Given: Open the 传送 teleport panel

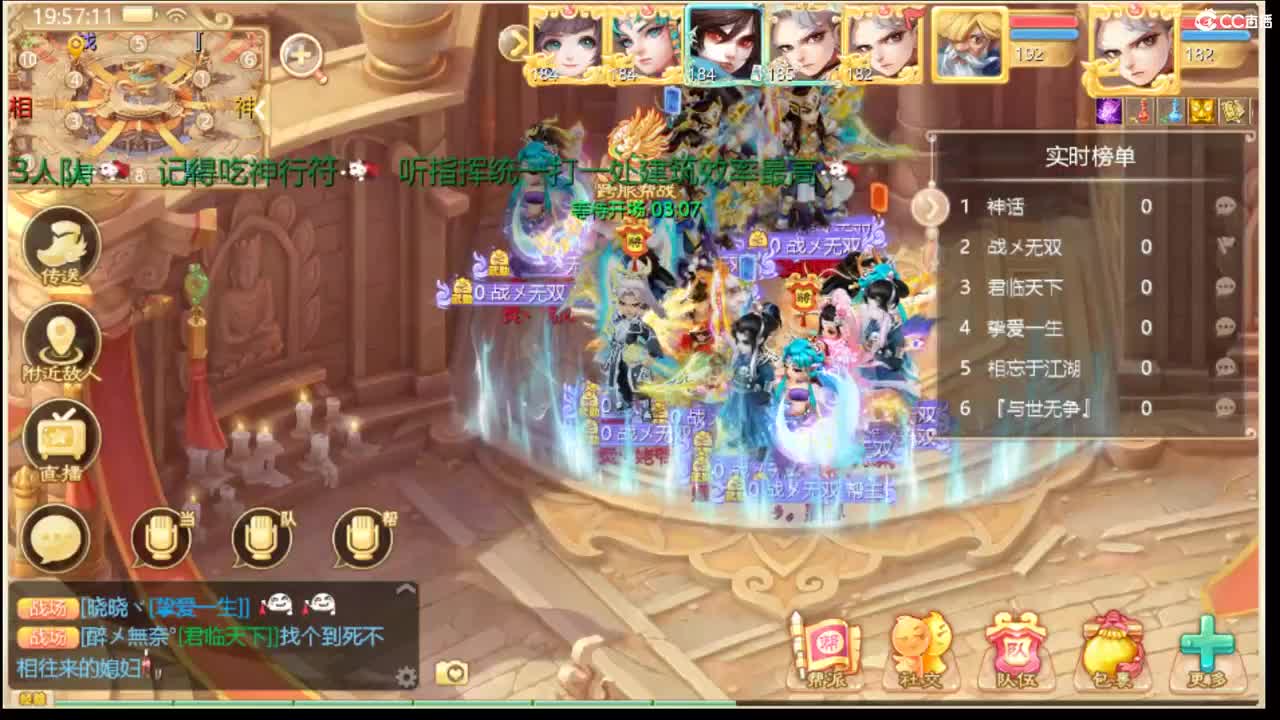Looking at the screenshot, I should coord(58,245).
